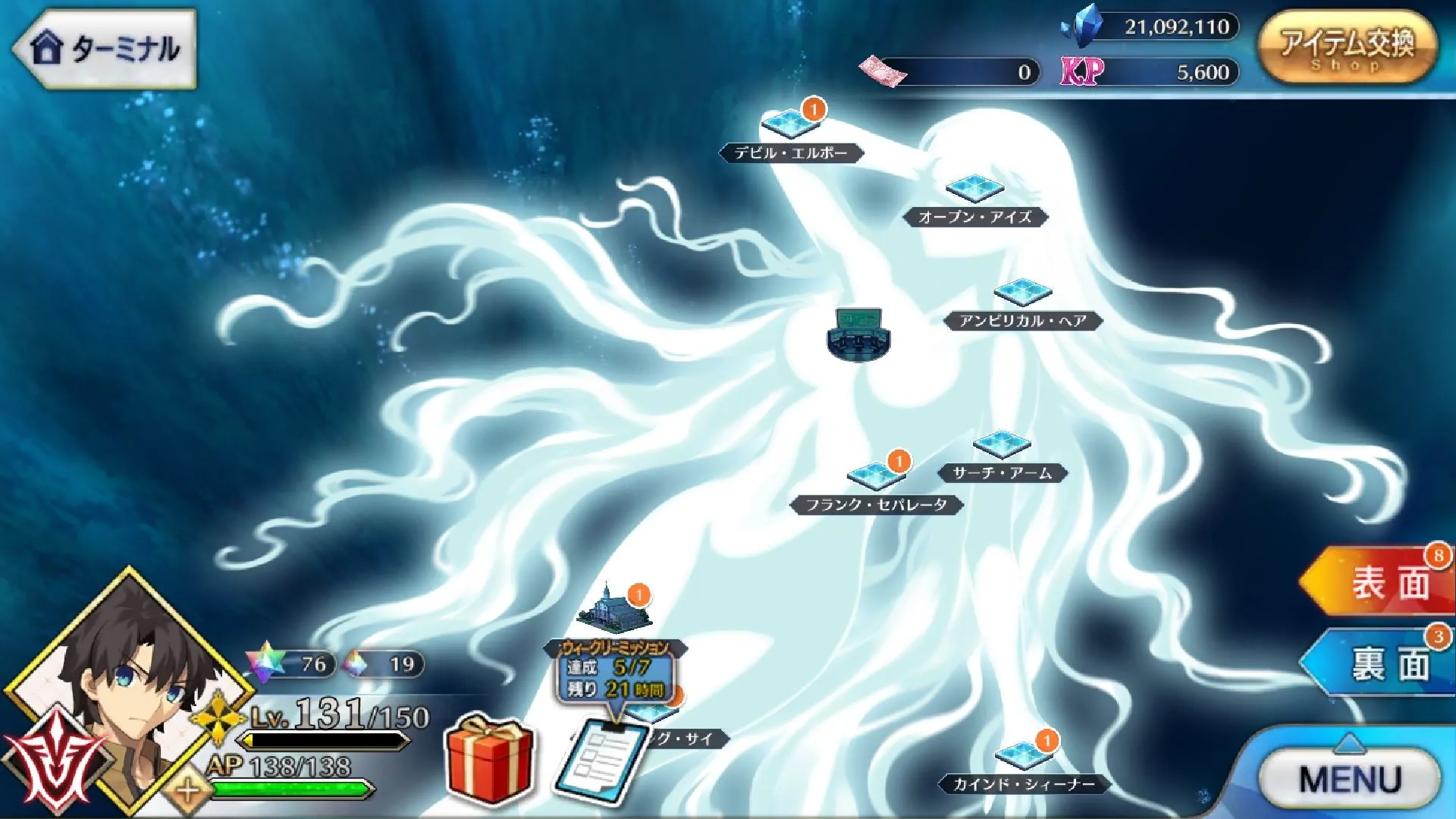Screen dimensions: 1456x819
Task: Select the アンビリカル・ヘア map node
Action: (1022, 293)
